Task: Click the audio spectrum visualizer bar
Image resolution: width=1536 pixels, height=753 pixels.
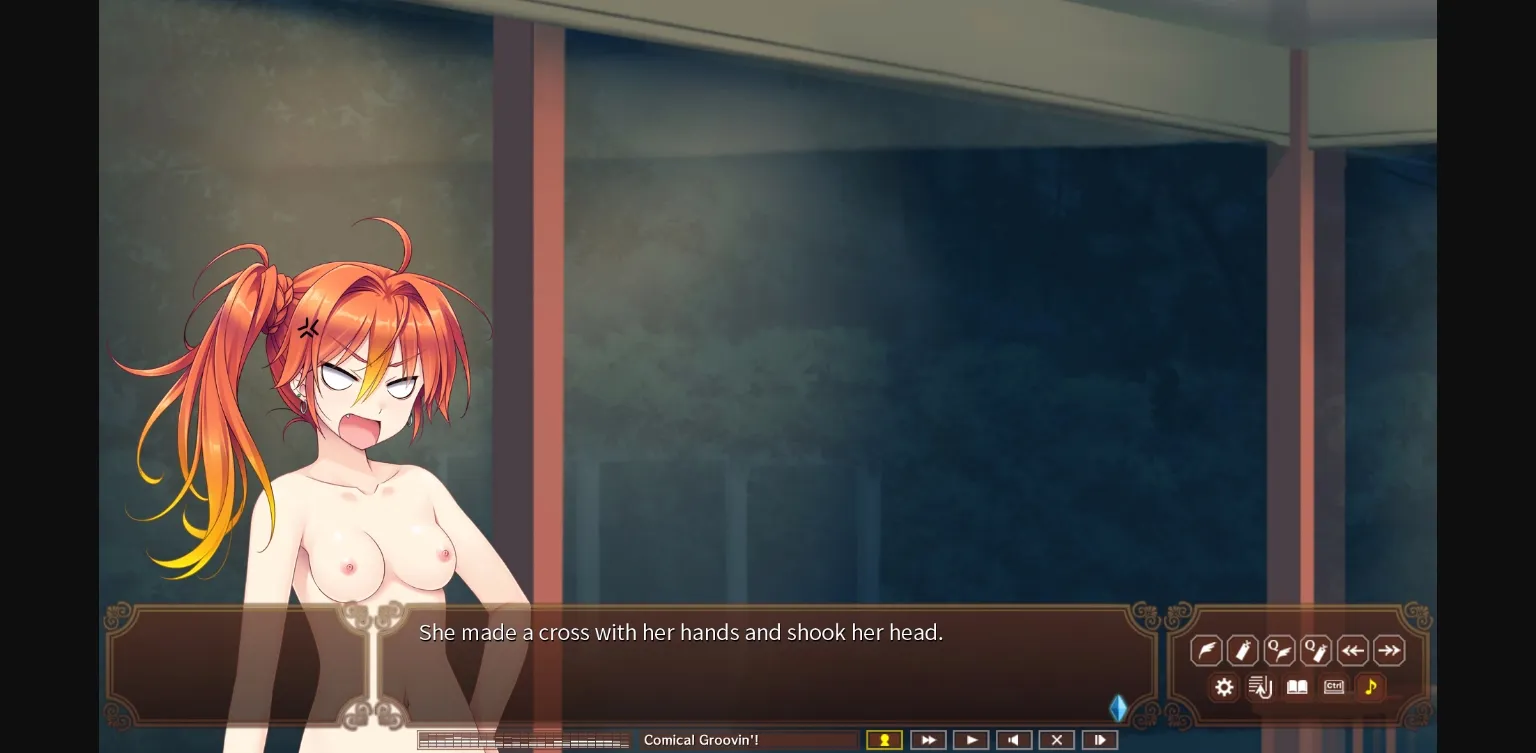Action: 524,739
